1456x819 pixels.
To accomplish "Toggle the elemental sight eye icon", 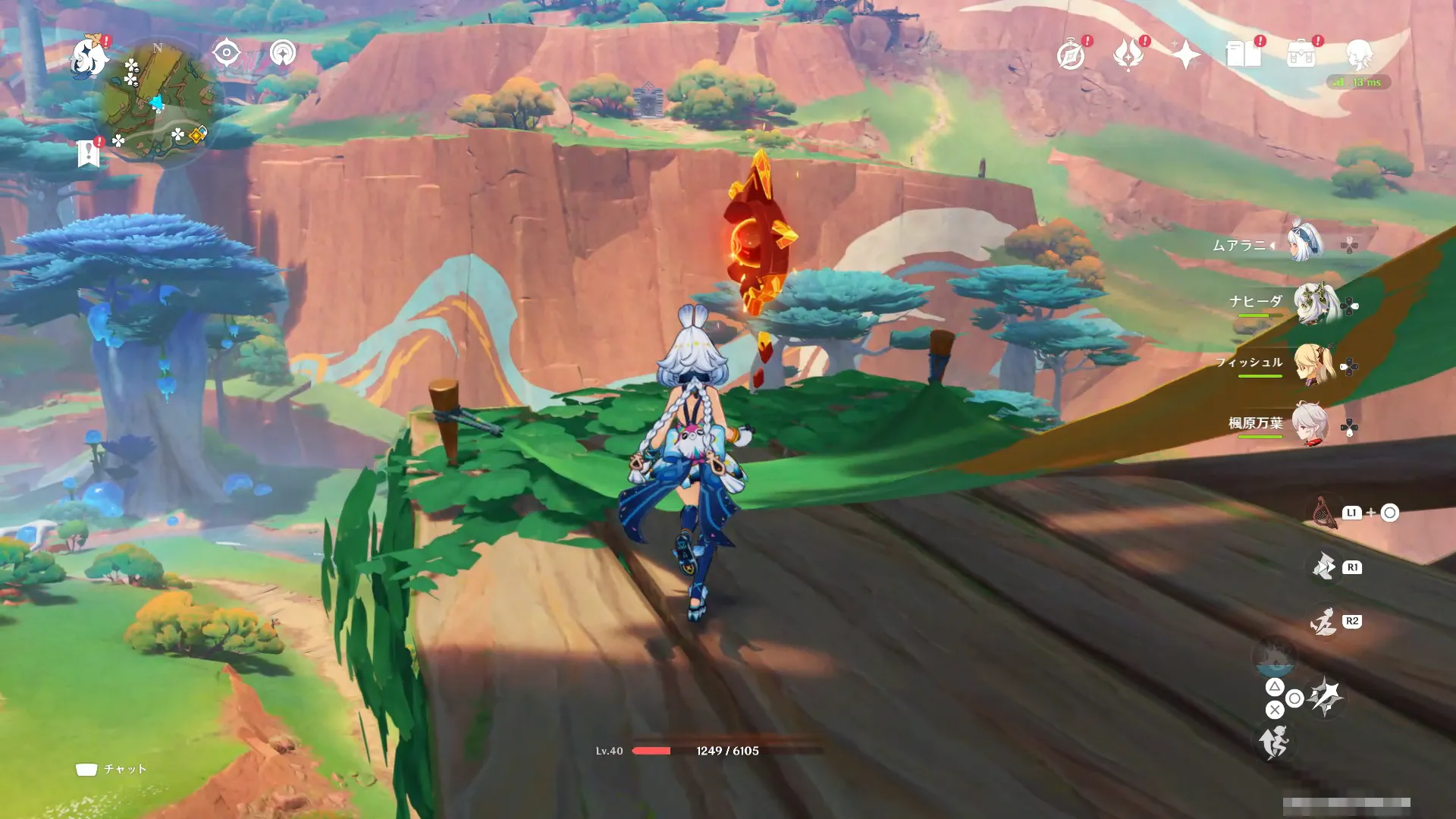I will [226, 53].
